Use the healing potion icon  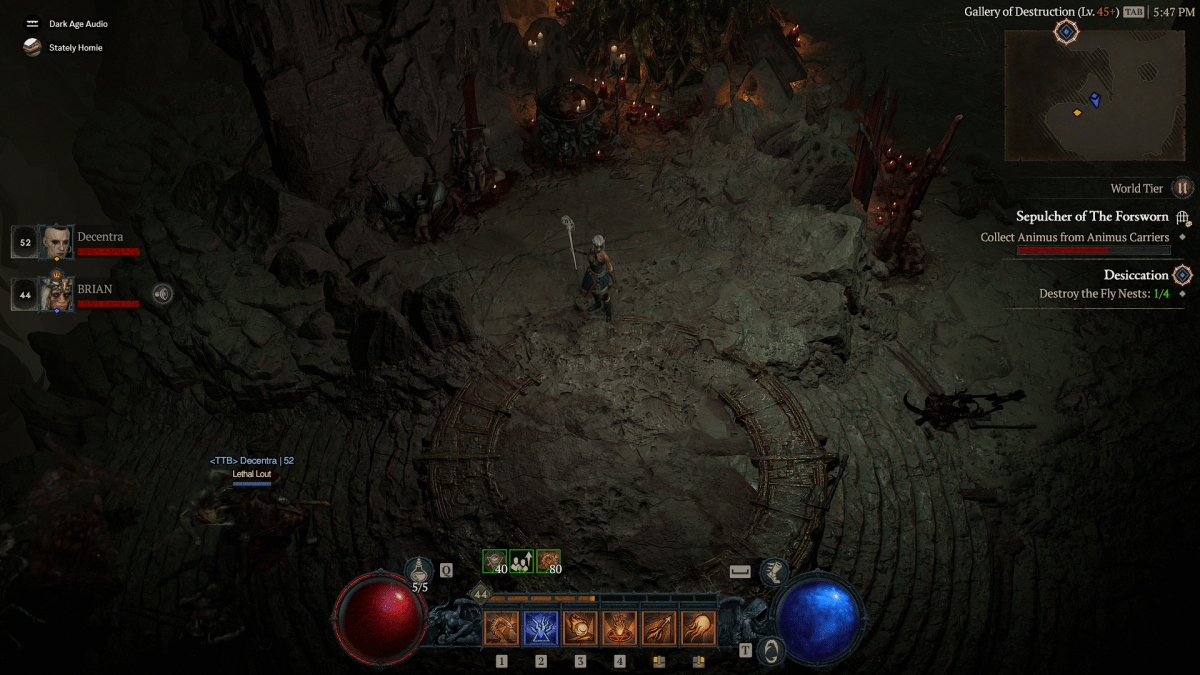pos(419,571)
